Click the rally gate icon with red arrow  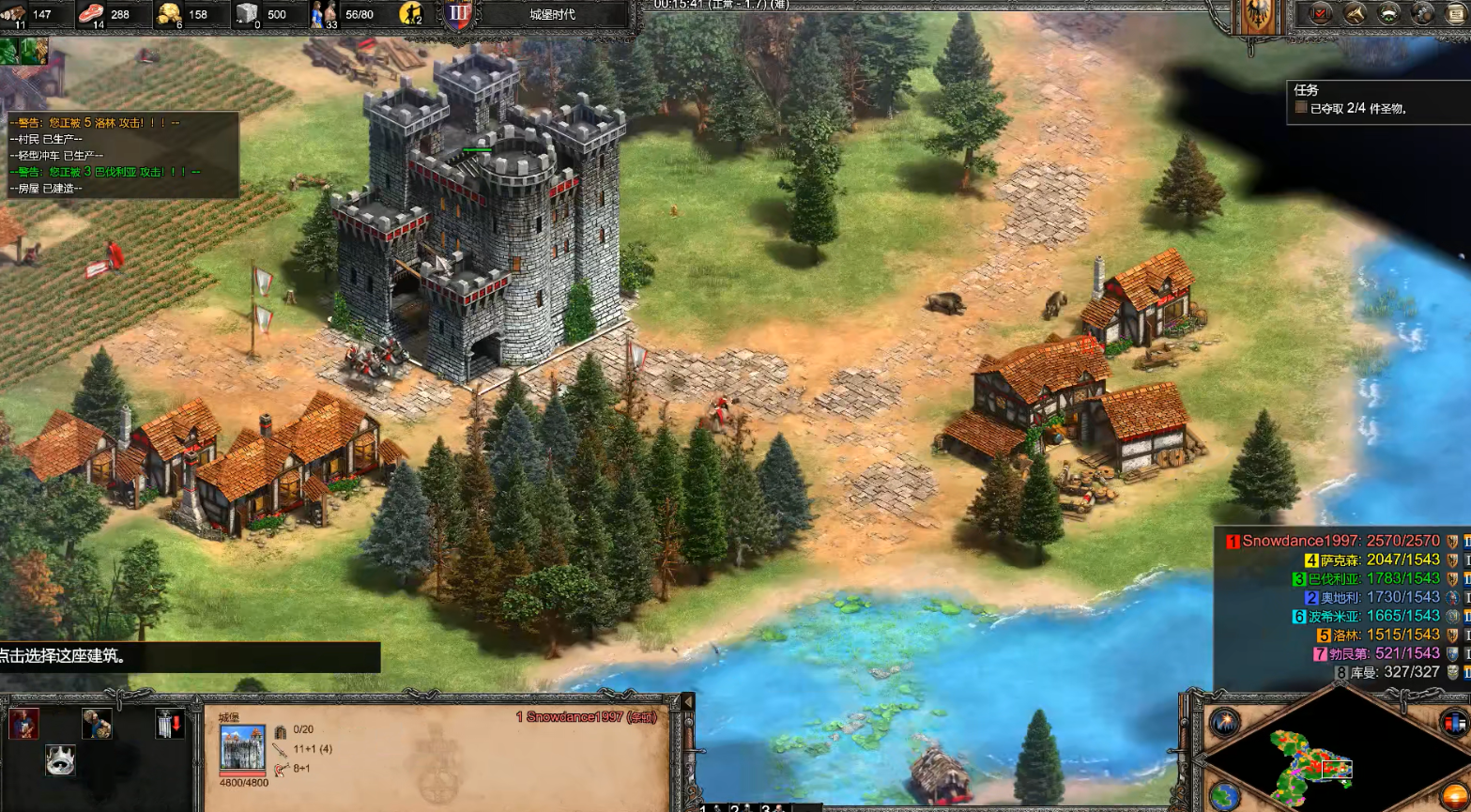[x=169, y=724]
